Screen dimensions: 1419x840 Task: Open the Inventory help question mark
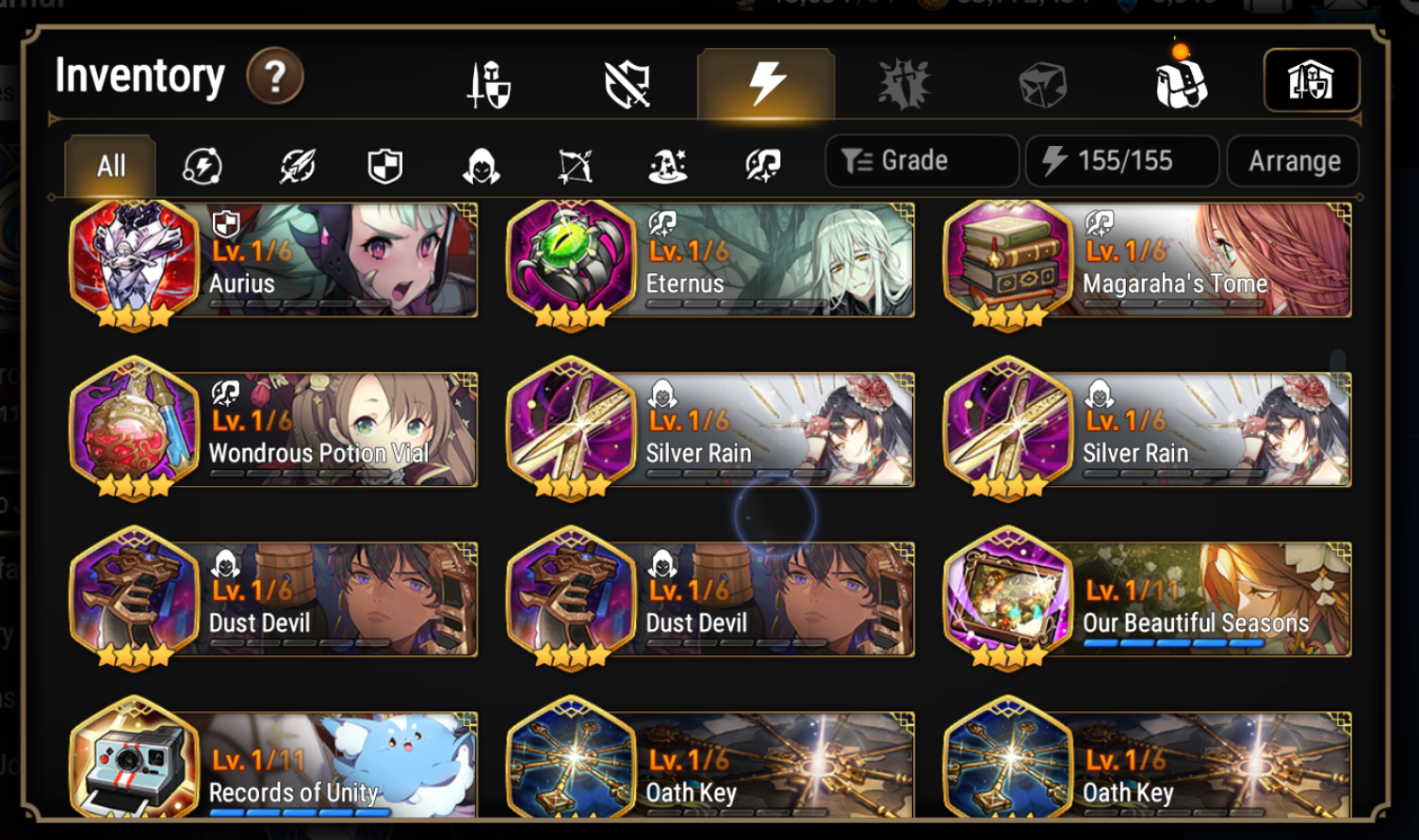(273, 76)
